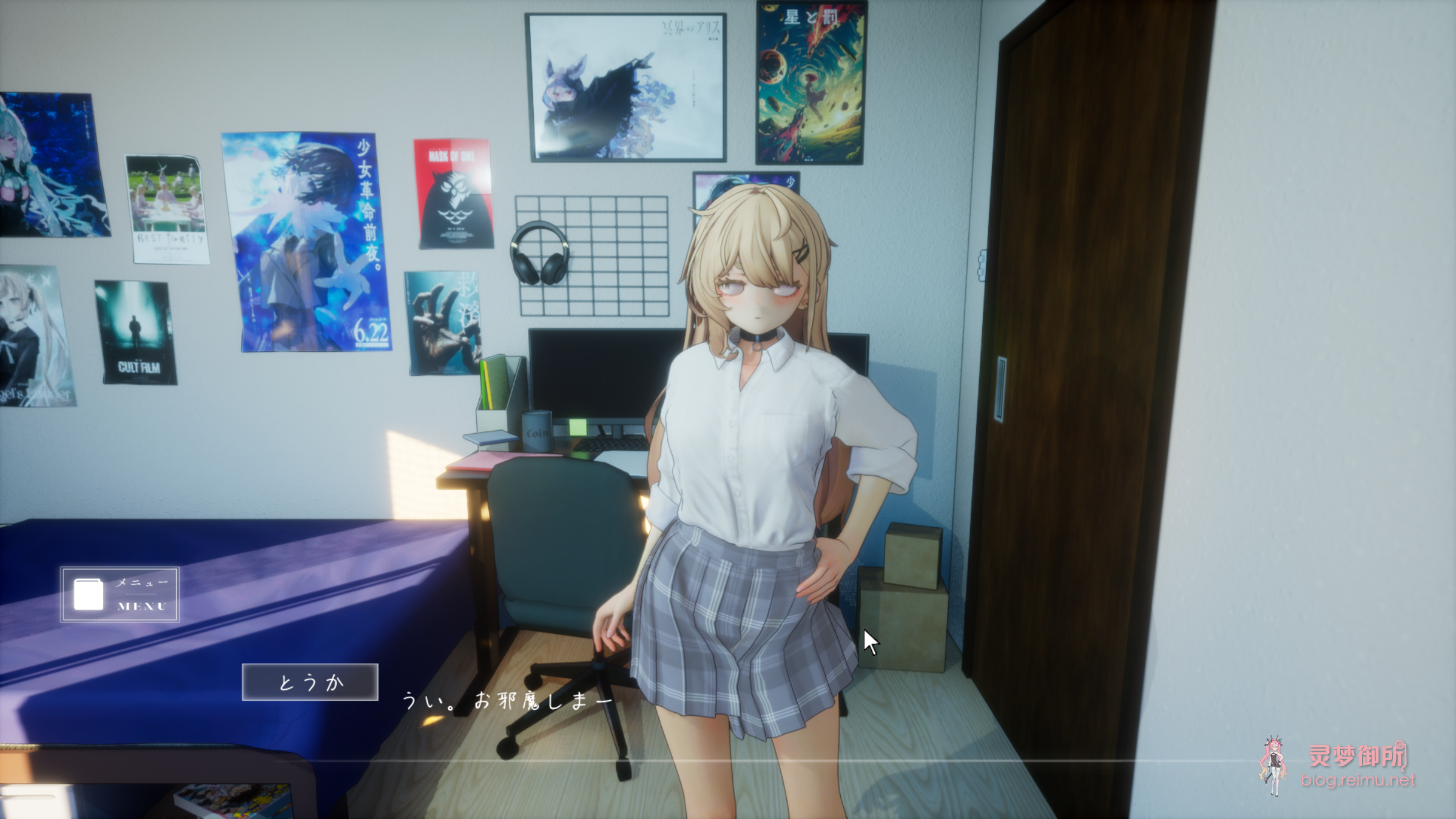Select the MASK OF OWL owl emblem poster

tap(453, 194)
